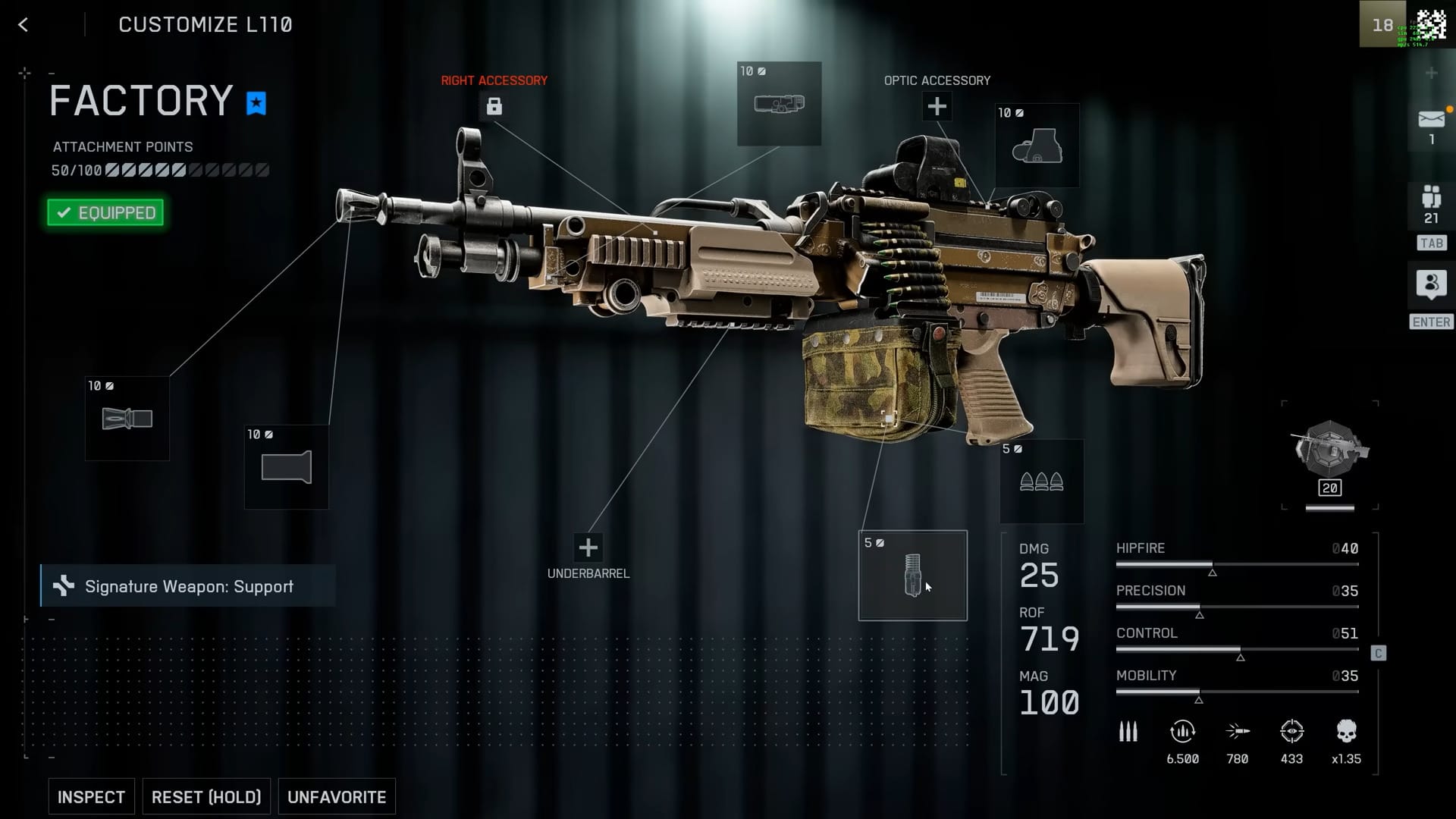
Task: Add an underbarrel attachment
Action: tap(588, 548)
